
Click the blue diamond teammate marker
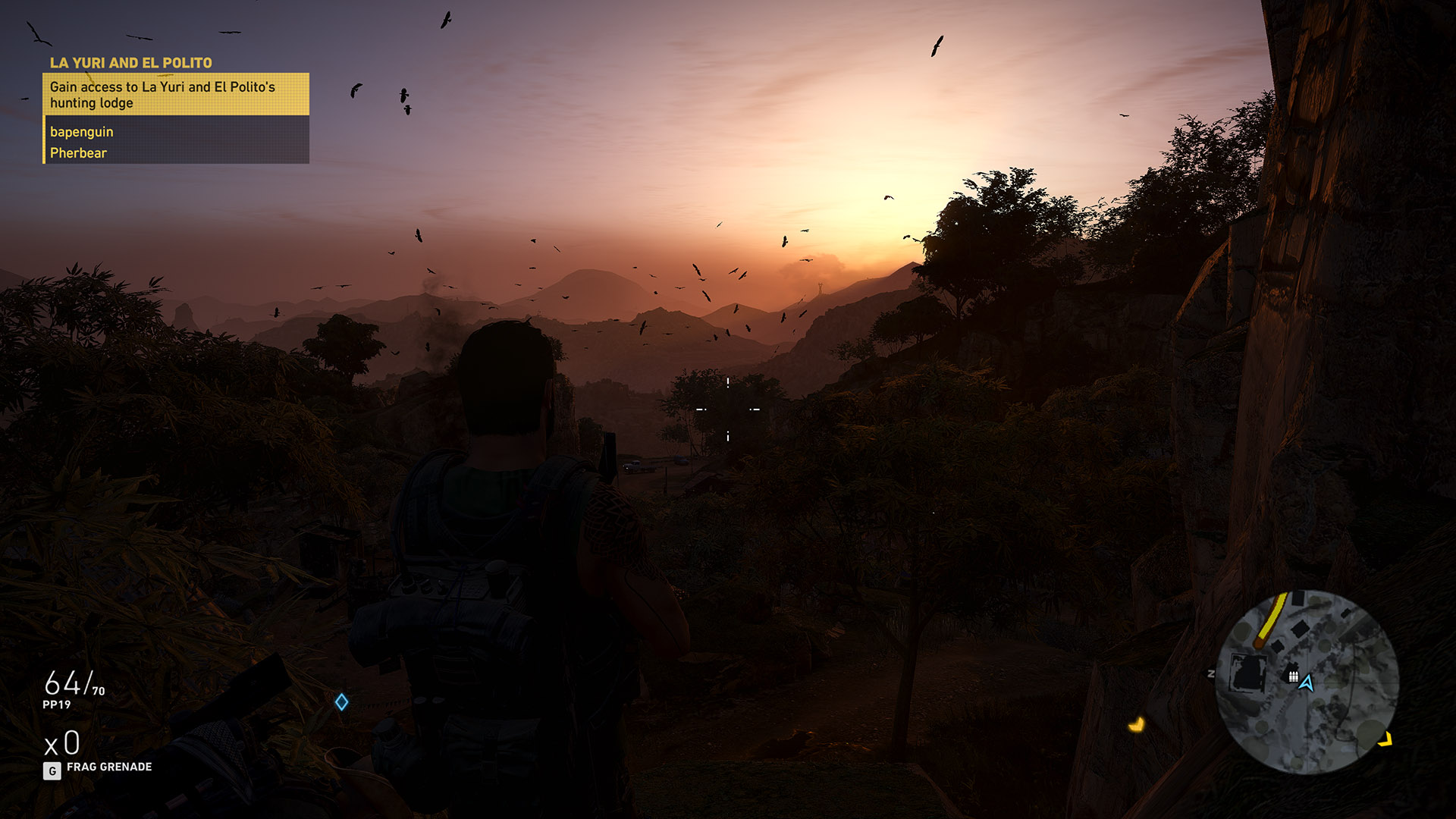tap(342, 702)
